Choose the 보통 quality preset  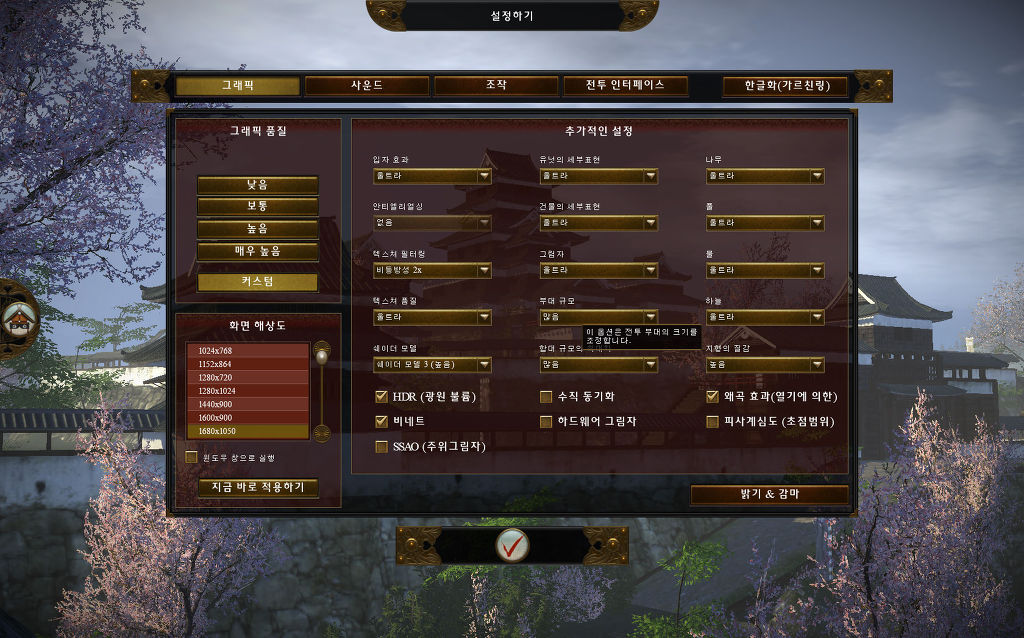pyautogui.click(x=258, y=207)
